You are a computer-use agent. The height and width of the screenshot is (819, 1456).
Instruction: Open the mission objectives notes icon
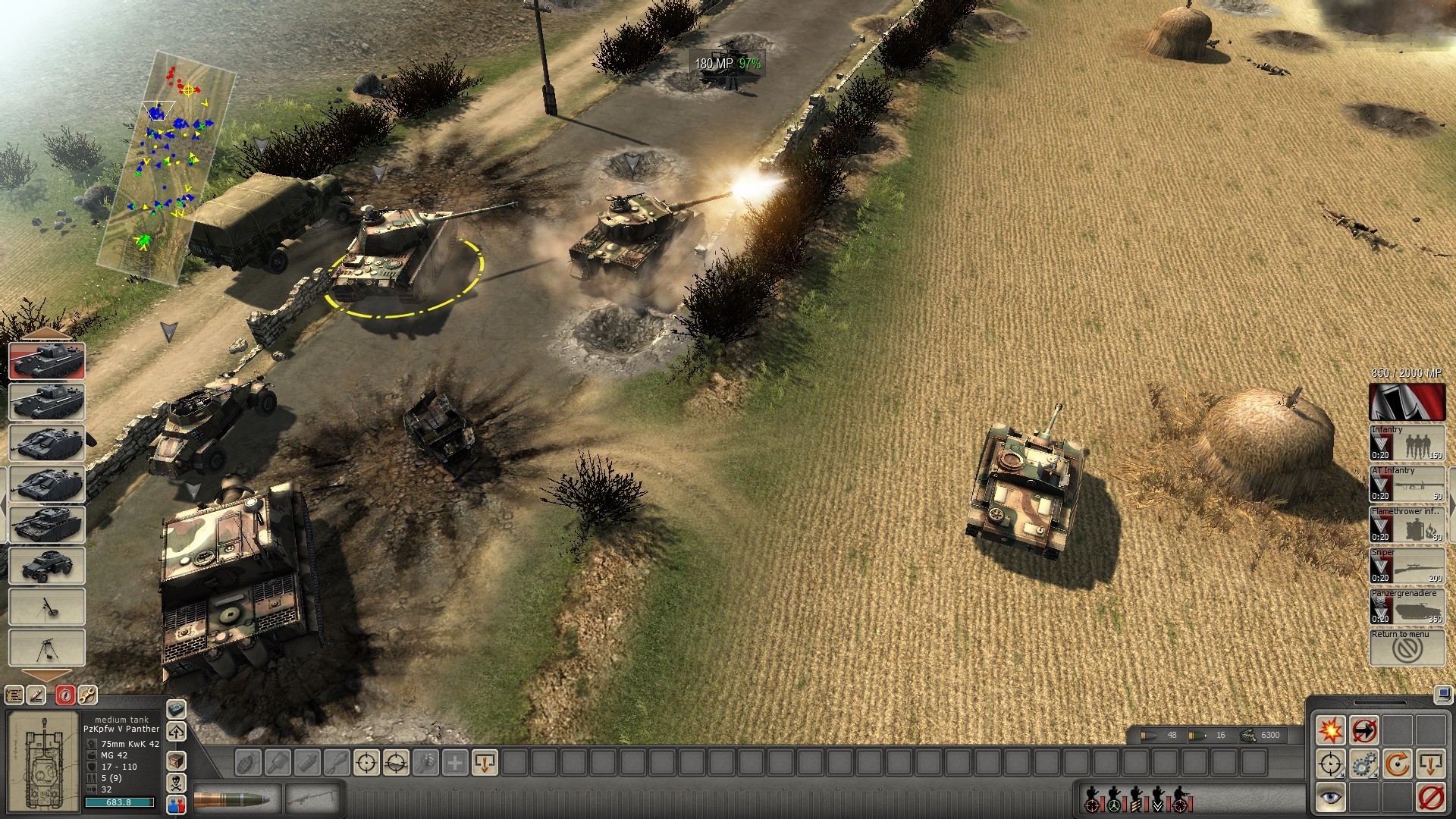point(14,695)
